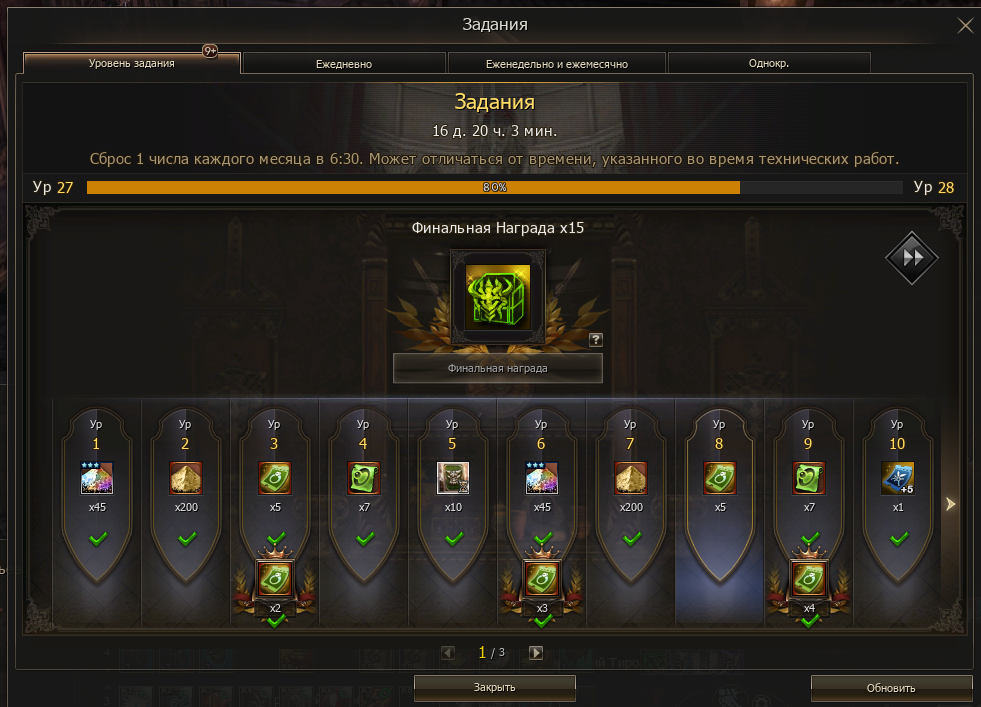Show next rewards with the right arrow

pyautogui.click(x=951, y=505)
